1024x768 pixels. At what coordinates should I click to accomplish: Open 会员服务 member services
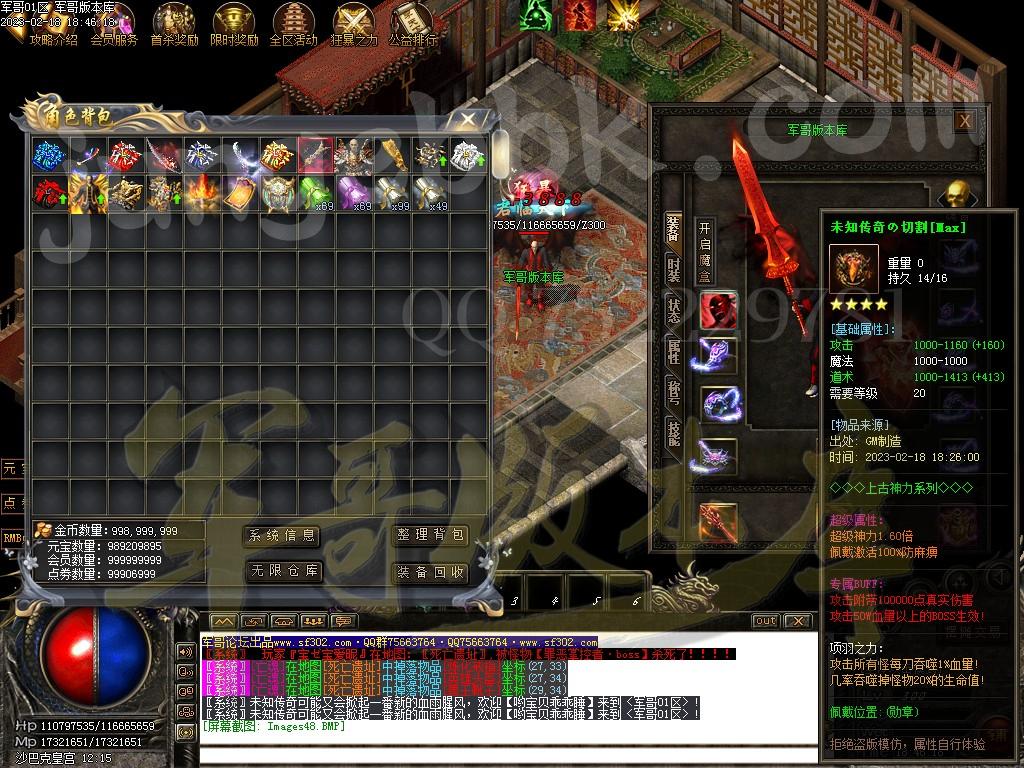[114, 24]
